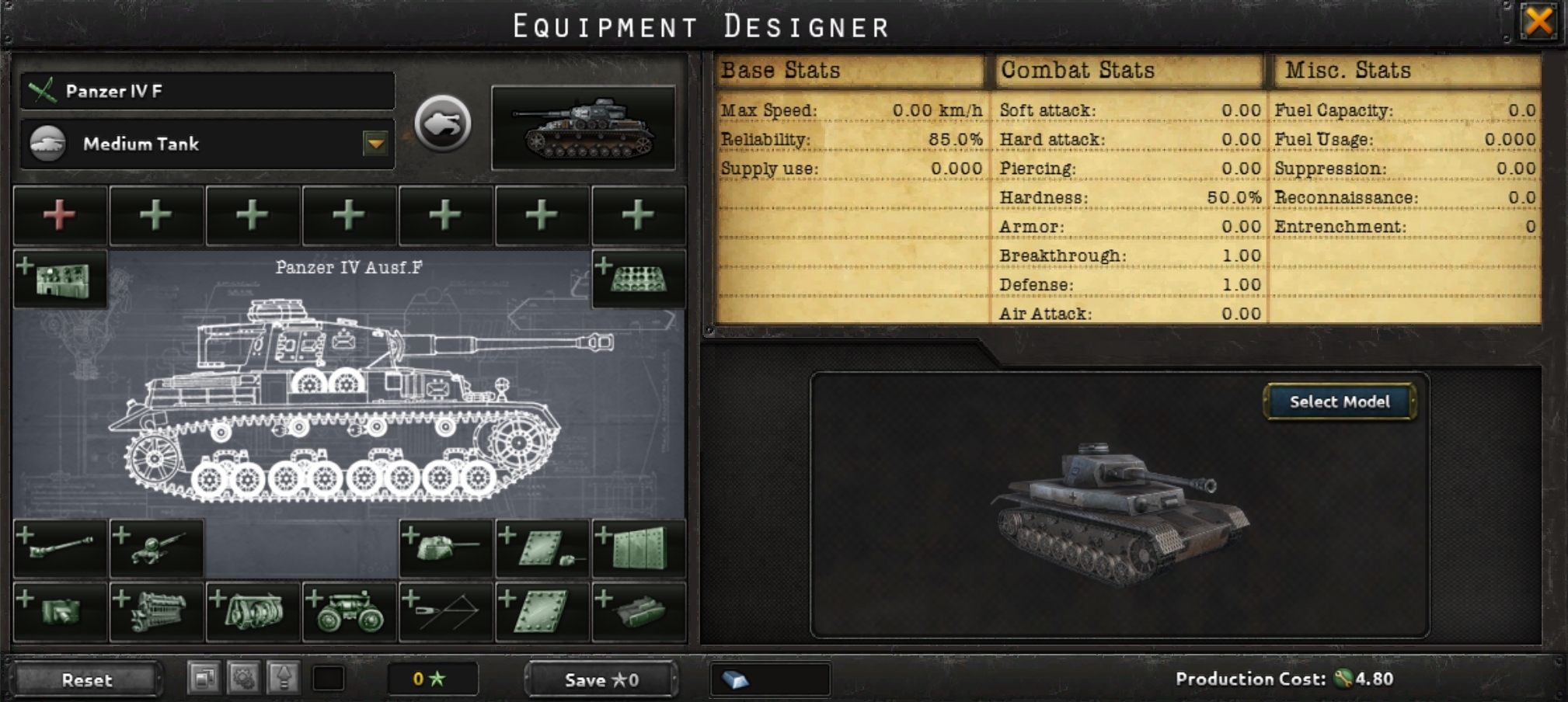Choose a suspension module
The width and height of the screenshot is (1568, 702).
350,611
